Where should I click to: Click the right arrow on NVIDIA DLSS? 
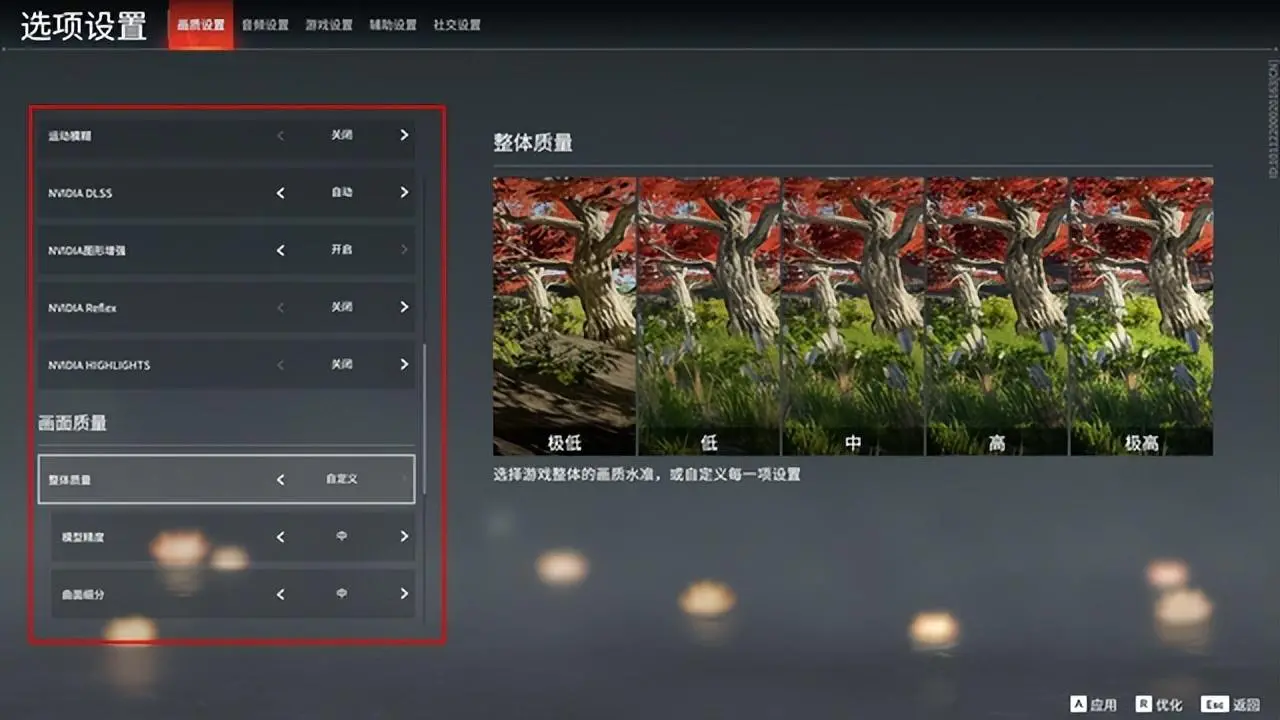click(404, 193)
